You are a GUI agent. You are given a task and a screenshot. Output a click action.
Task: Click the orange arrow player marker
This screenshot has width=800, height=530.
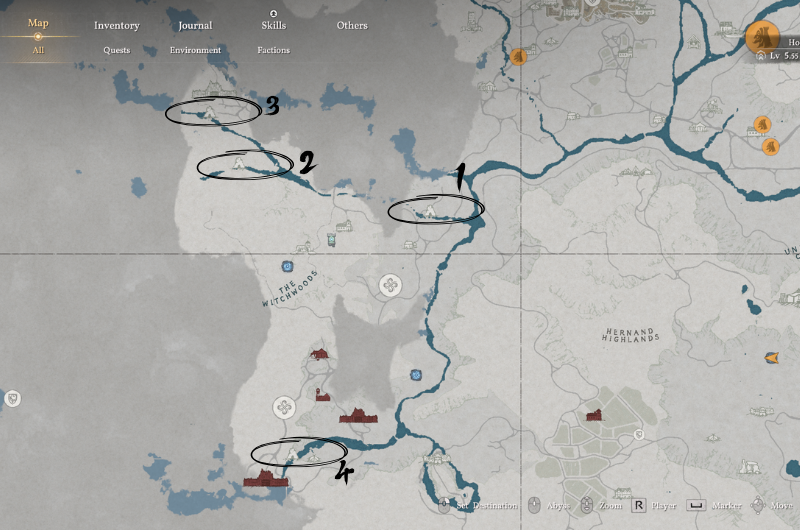coord(771,358)
